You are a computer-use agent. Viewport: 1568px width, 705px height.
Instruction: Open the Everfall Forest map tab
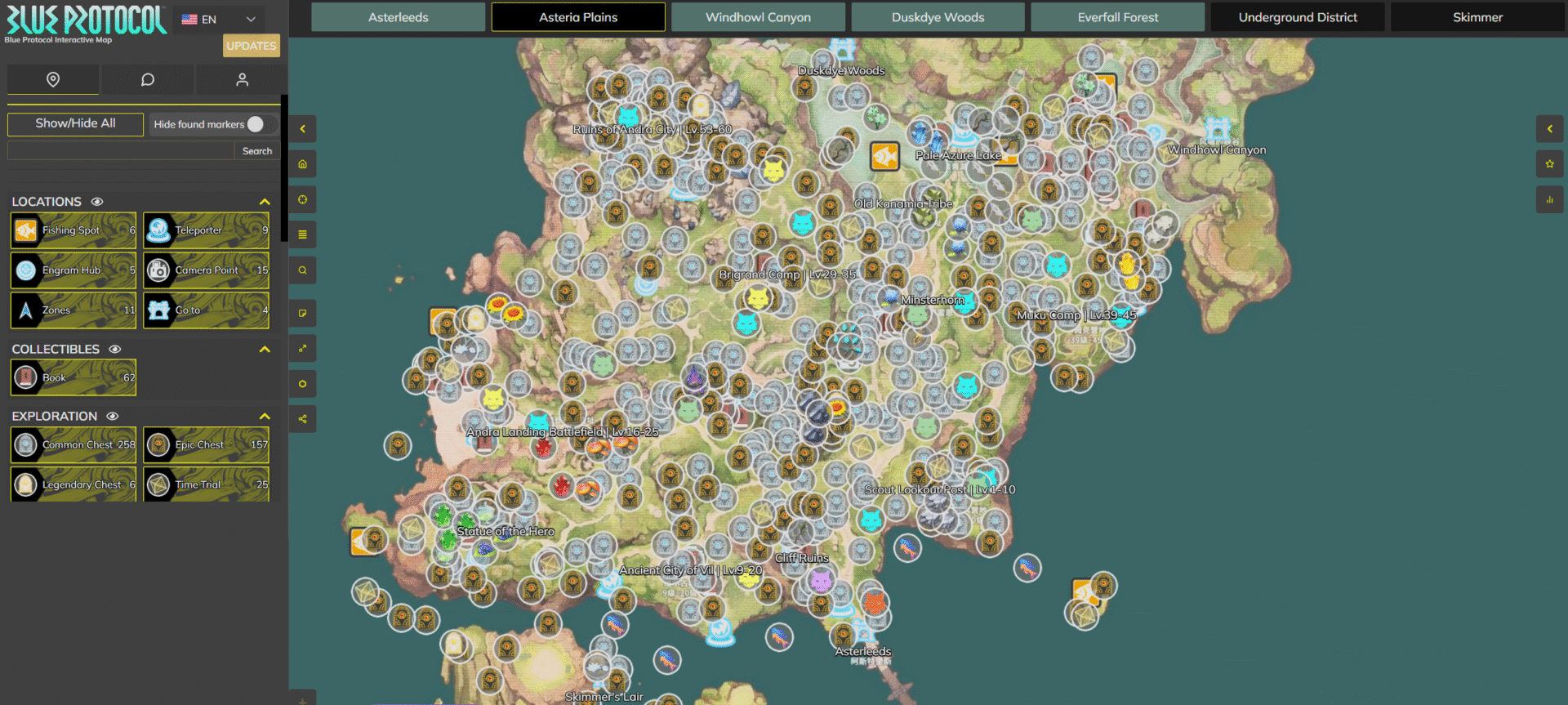point(1117,16)
